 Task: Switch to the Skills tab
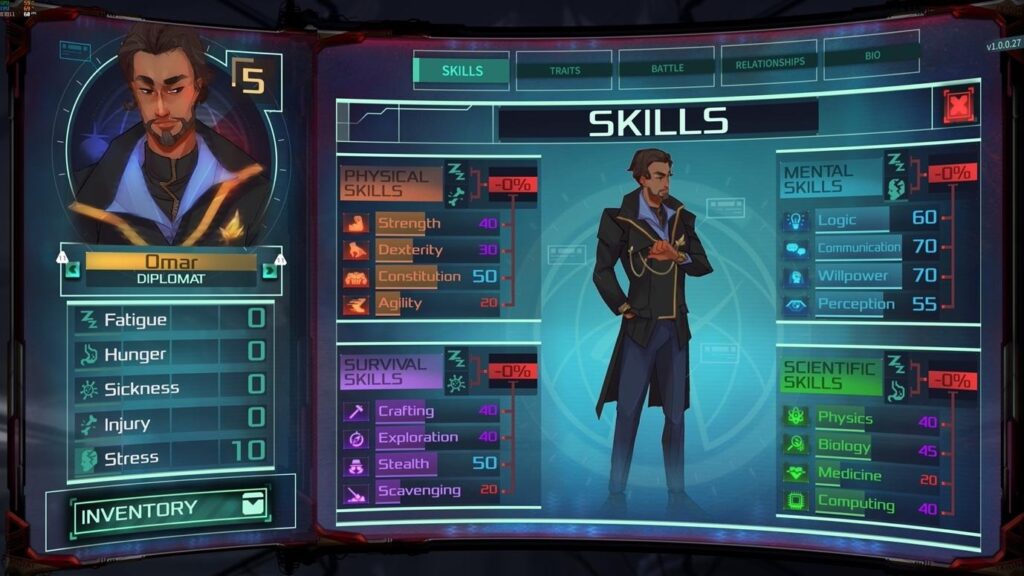coord(462,71)
